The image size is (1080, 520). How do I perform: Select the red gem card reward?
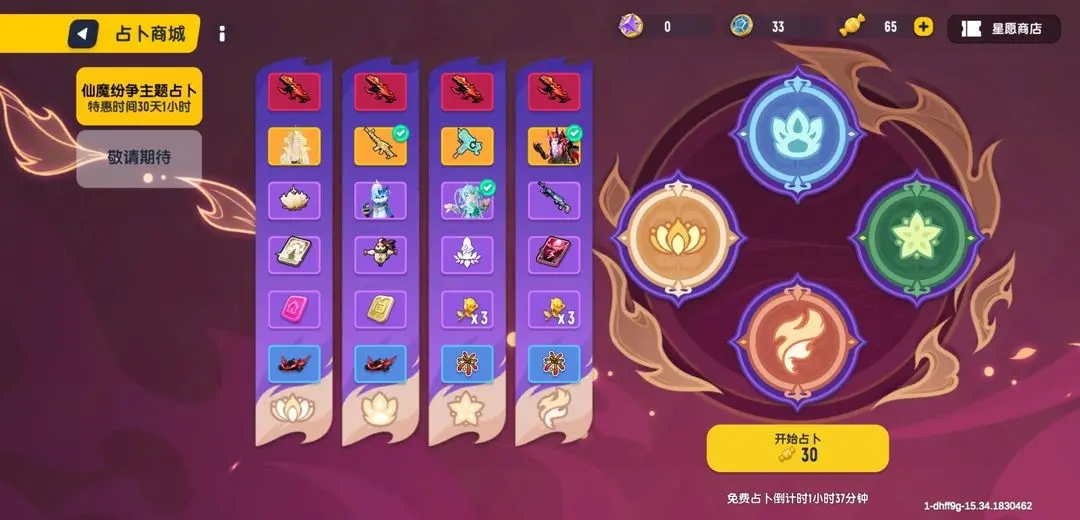(x=554, y=255)
